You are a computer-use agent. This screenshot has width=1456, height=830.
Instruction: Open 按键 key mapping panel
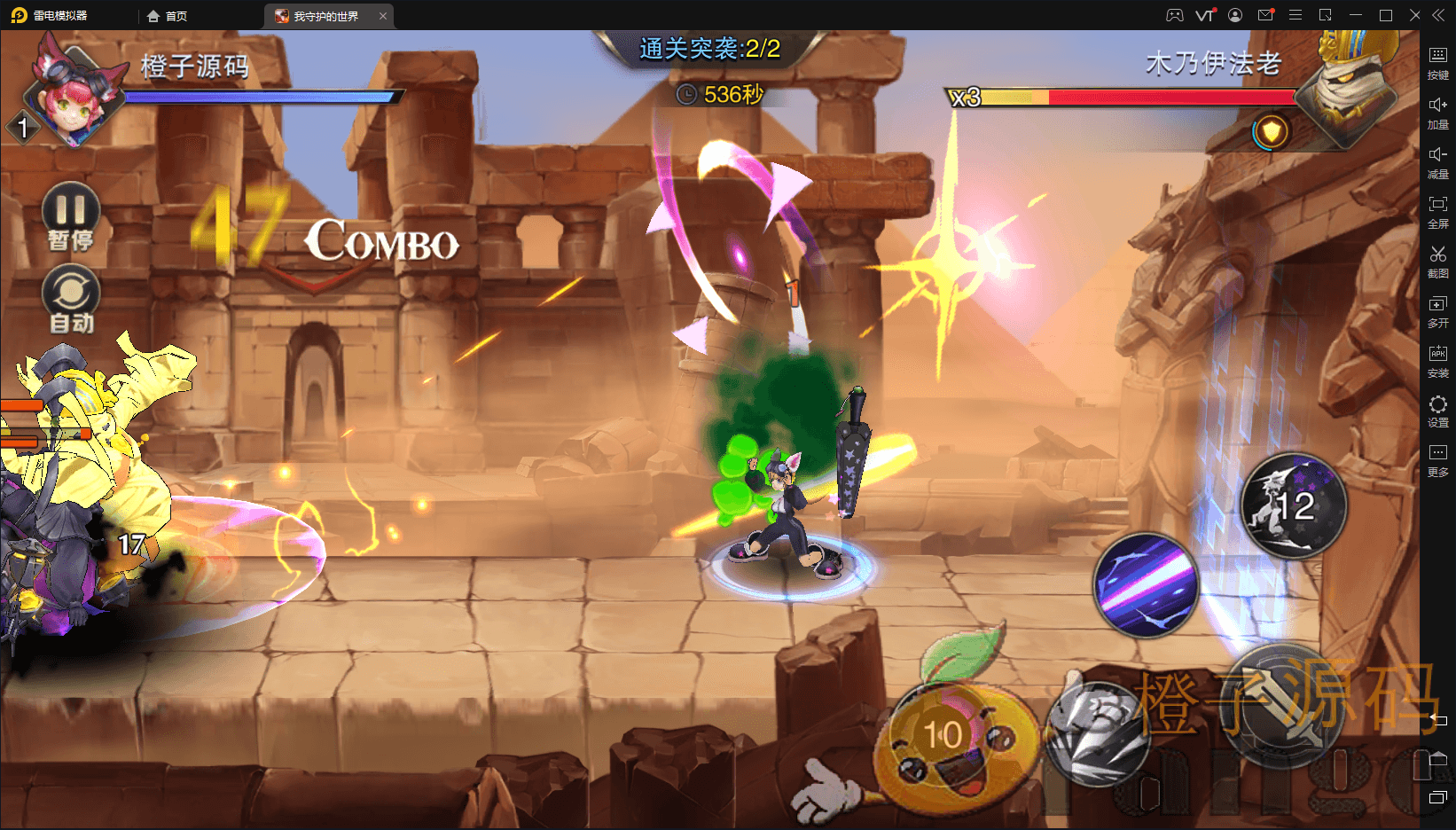coord(1437,62)
